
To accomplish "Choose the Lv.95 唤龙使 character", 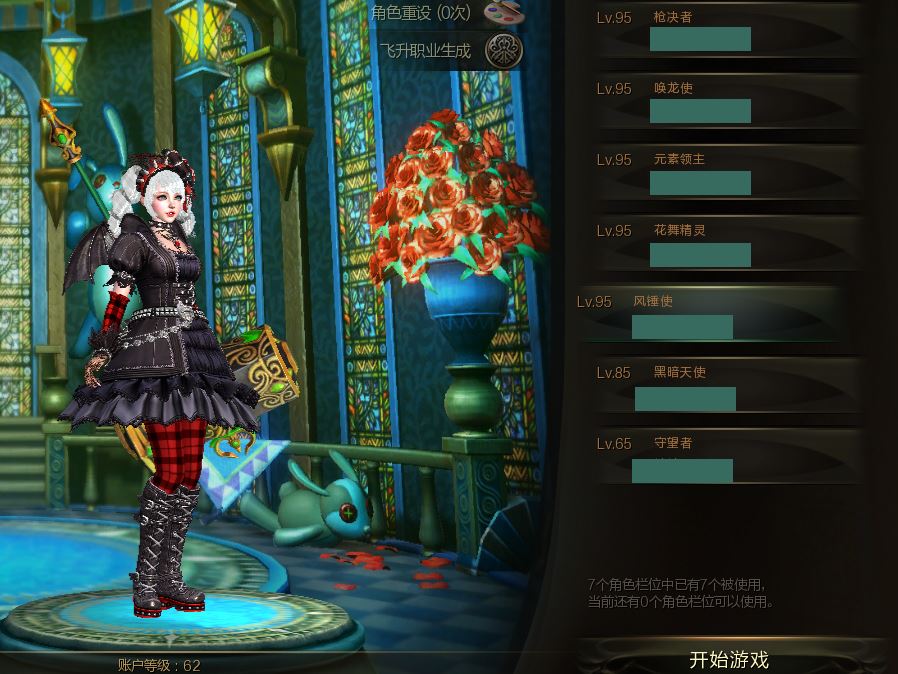I will coord(722,101).
